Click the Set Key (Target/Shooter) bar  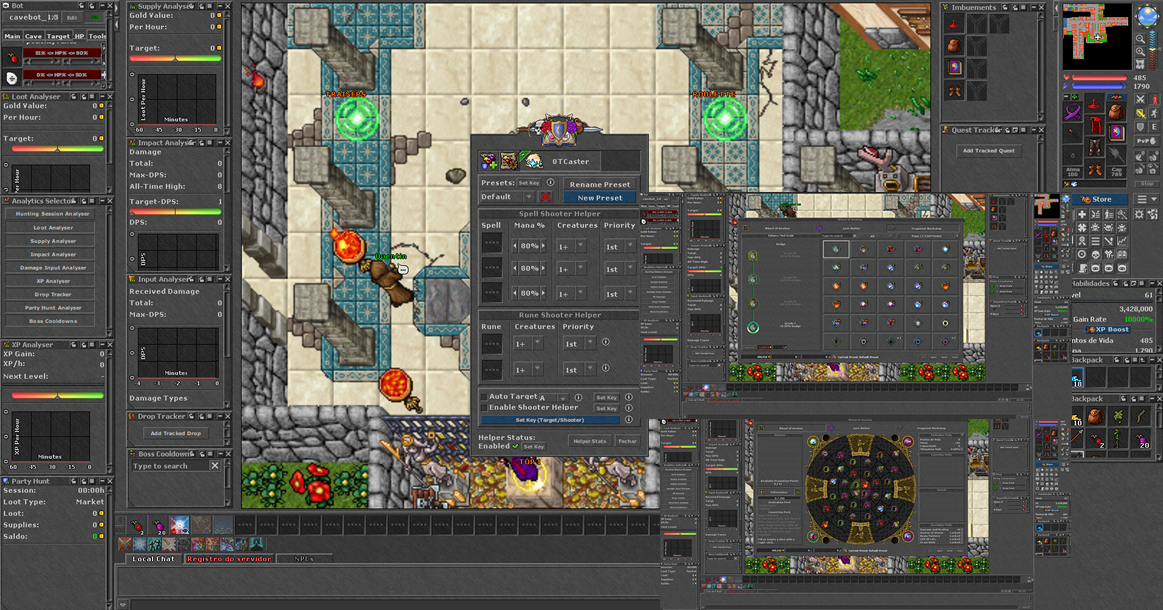click(549, 420)
